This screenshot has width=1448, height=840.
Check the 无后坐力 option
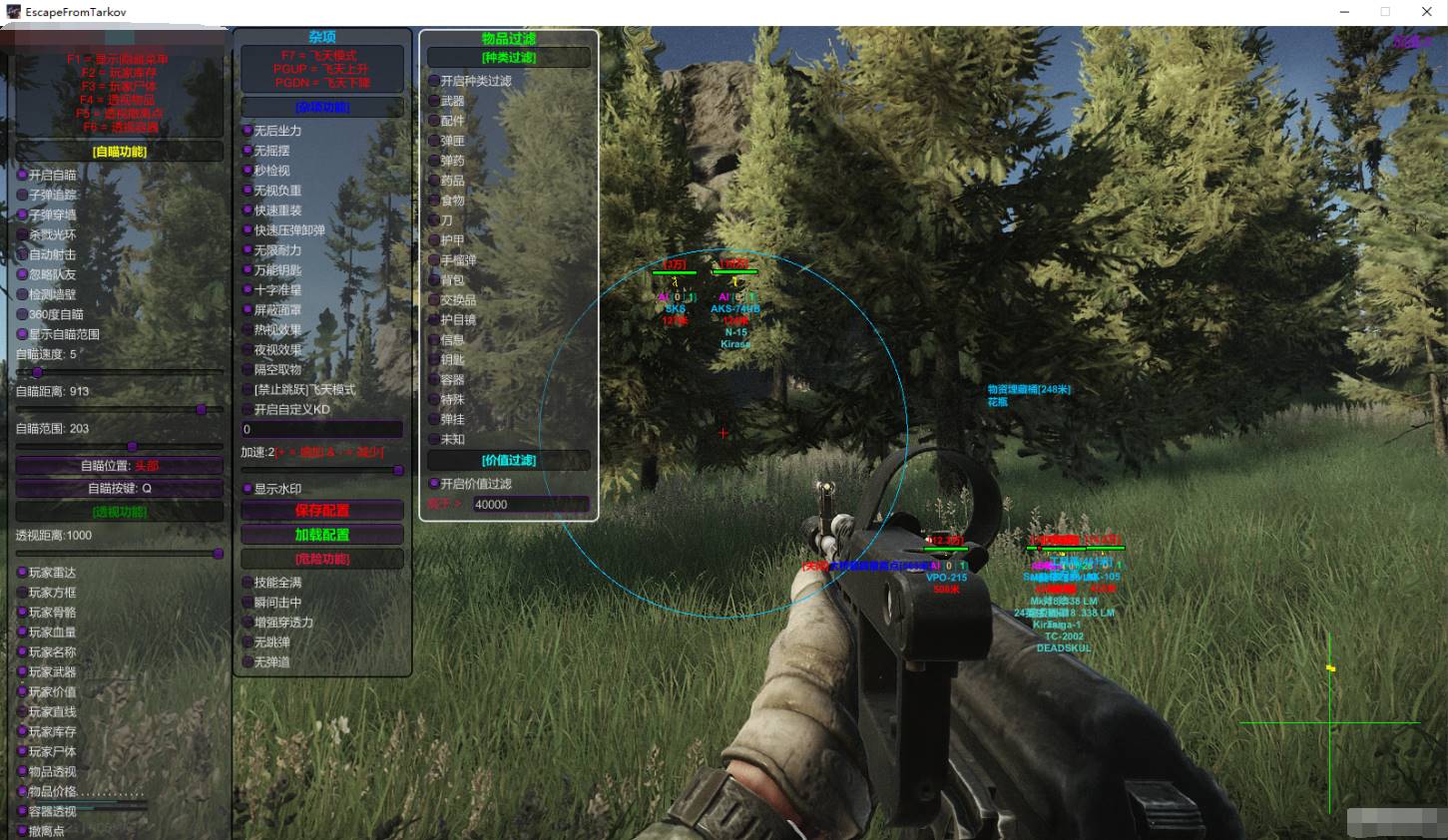pyautogui.click(x=247, y=131)
